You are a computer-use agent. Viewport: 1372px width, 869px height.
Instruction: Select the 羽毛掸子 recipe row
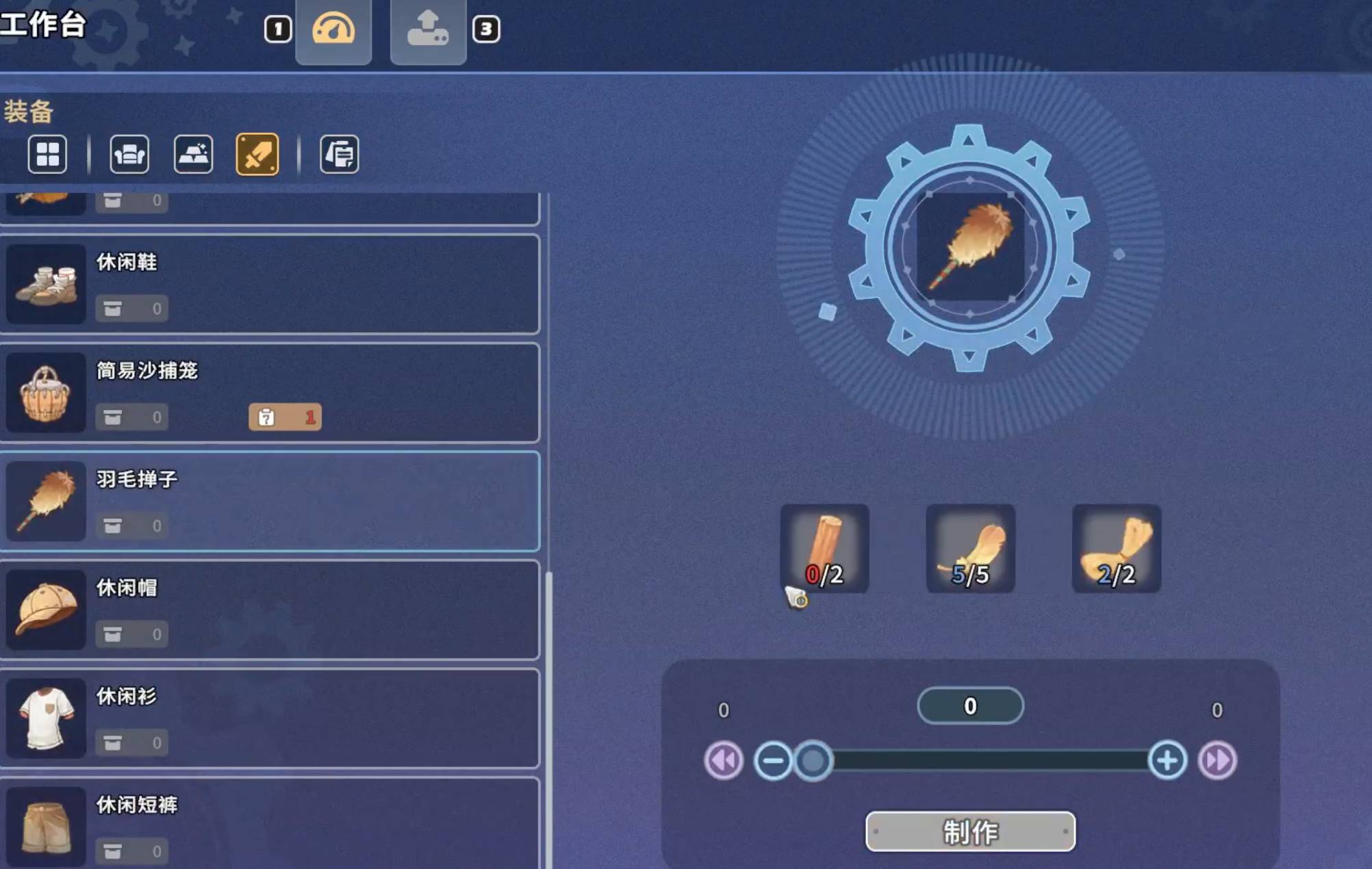pos(270,502)
